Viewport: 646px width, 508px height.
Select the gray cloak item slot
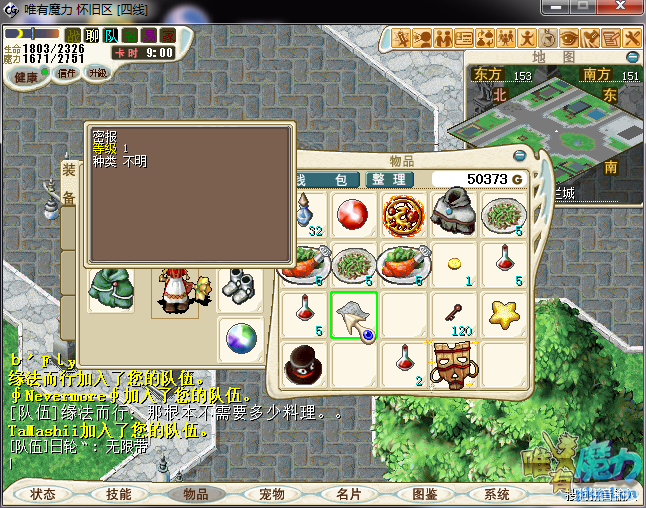454,212
